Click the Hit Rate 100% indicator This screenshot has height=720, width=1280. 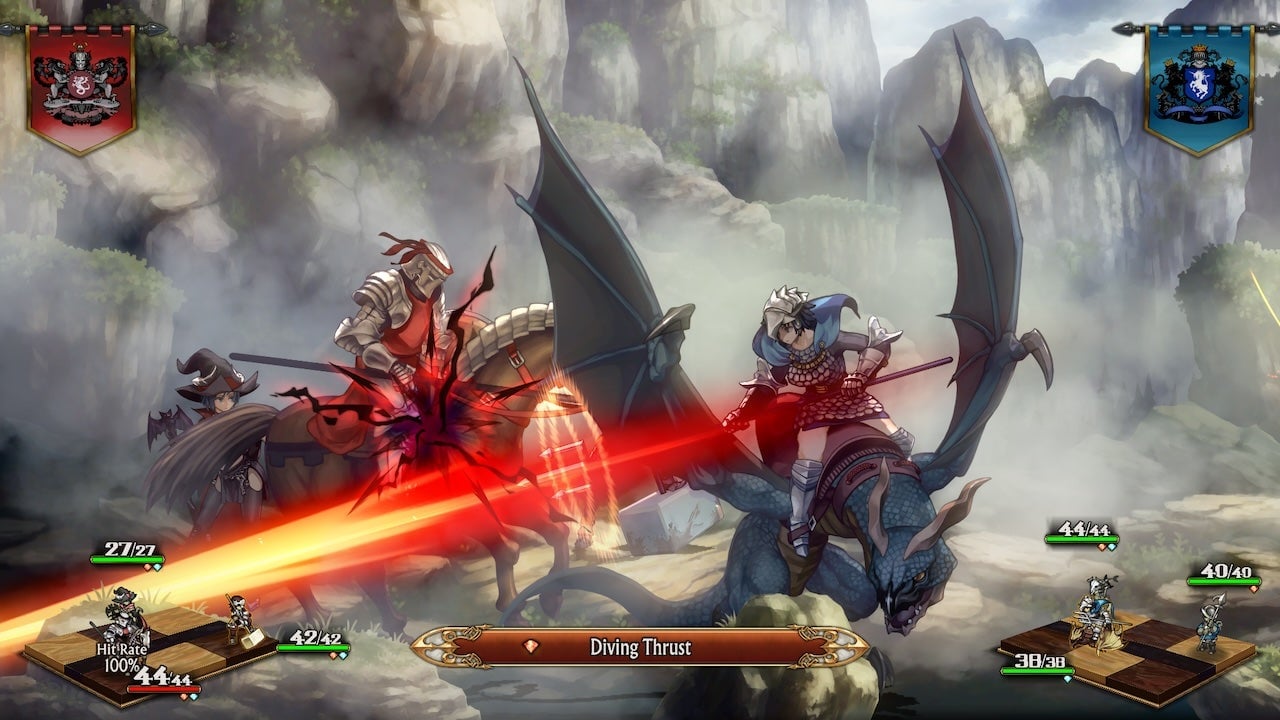pos(122,656)
